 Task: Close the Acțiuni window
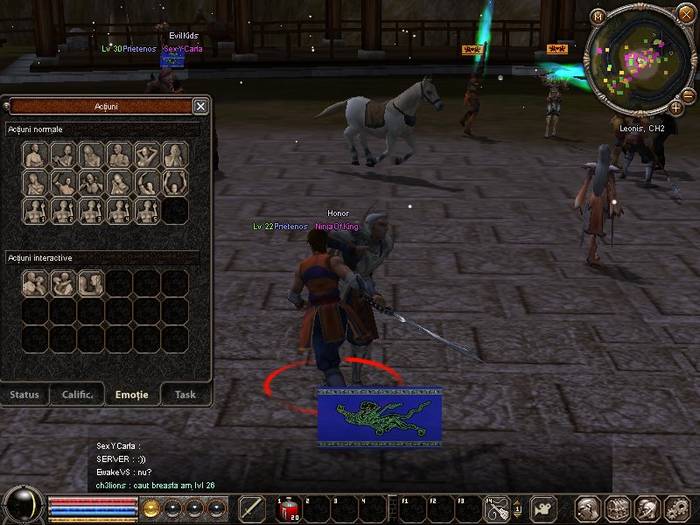pos(200,106)
